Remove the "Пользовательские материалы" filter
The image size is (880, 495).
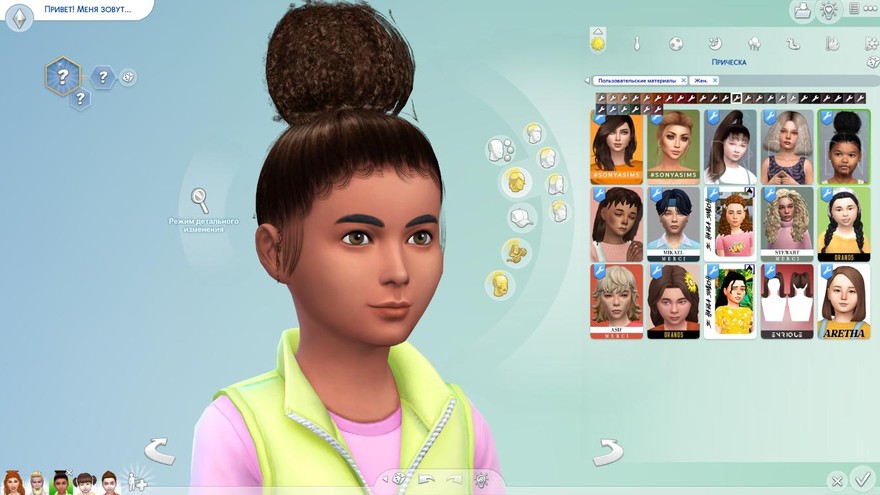(683, 80)
